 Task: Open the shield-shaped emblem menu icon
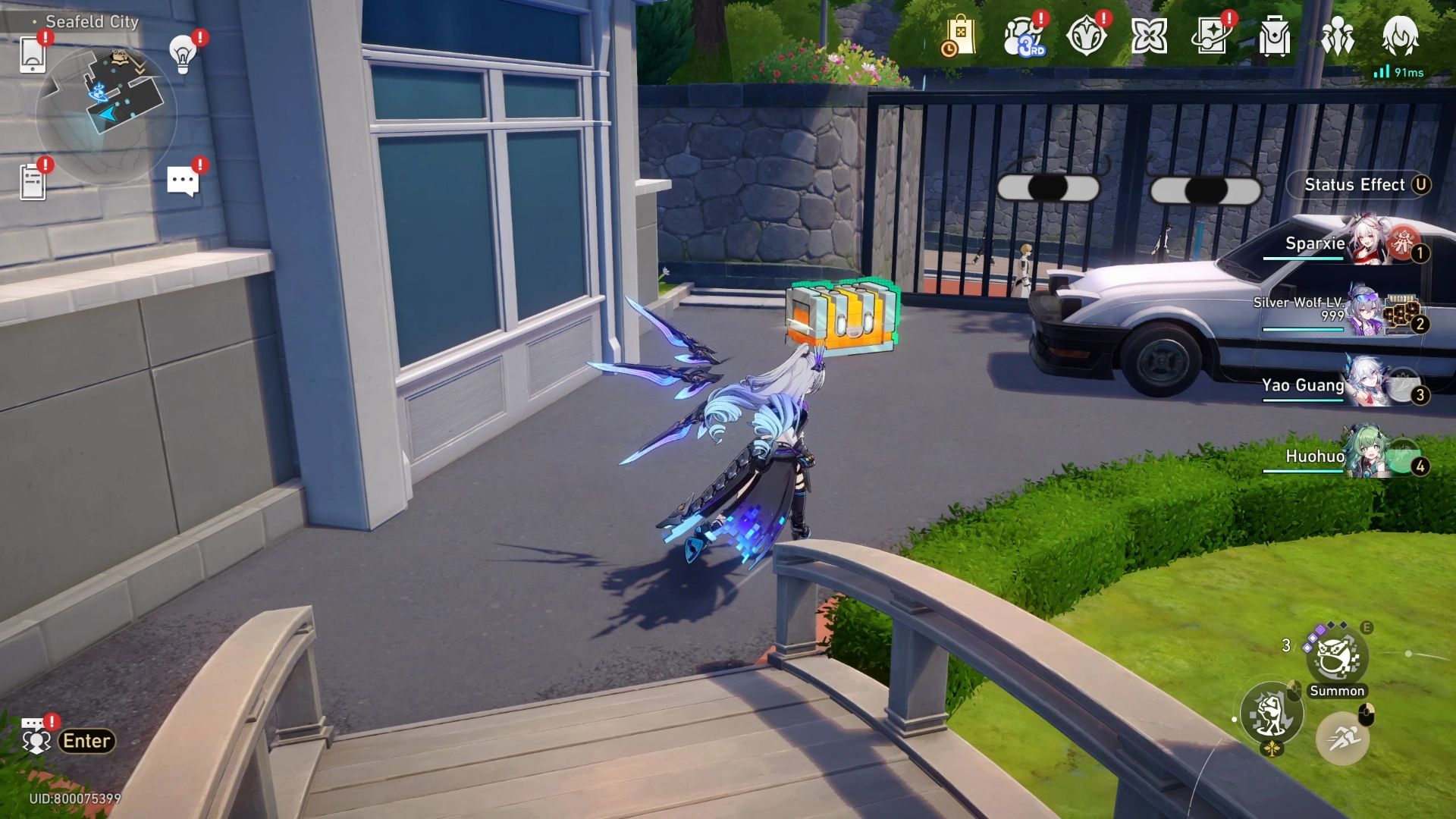(1086, 36)
